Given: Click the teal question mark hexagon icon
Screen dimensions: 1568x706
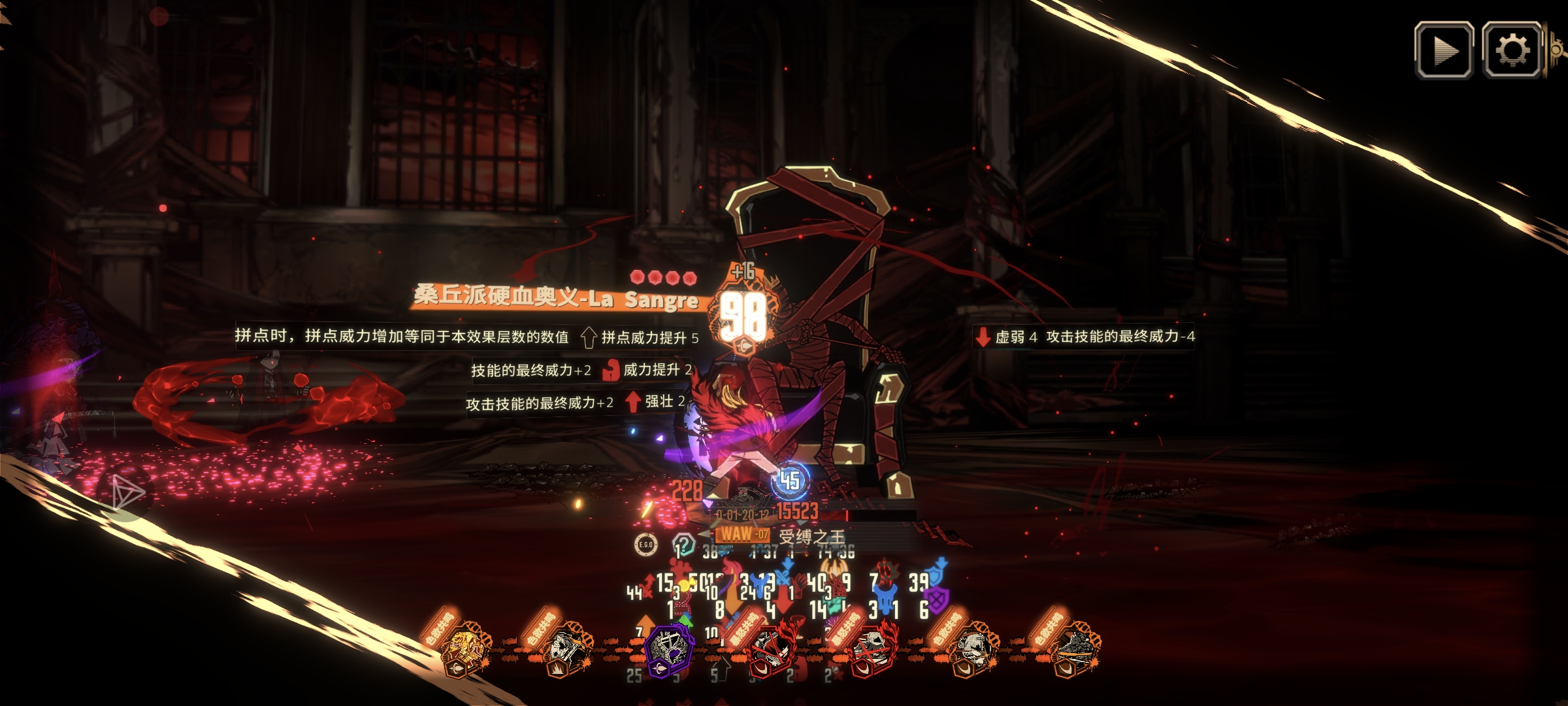Looking at the screenshot, I should tap(683, 544).
